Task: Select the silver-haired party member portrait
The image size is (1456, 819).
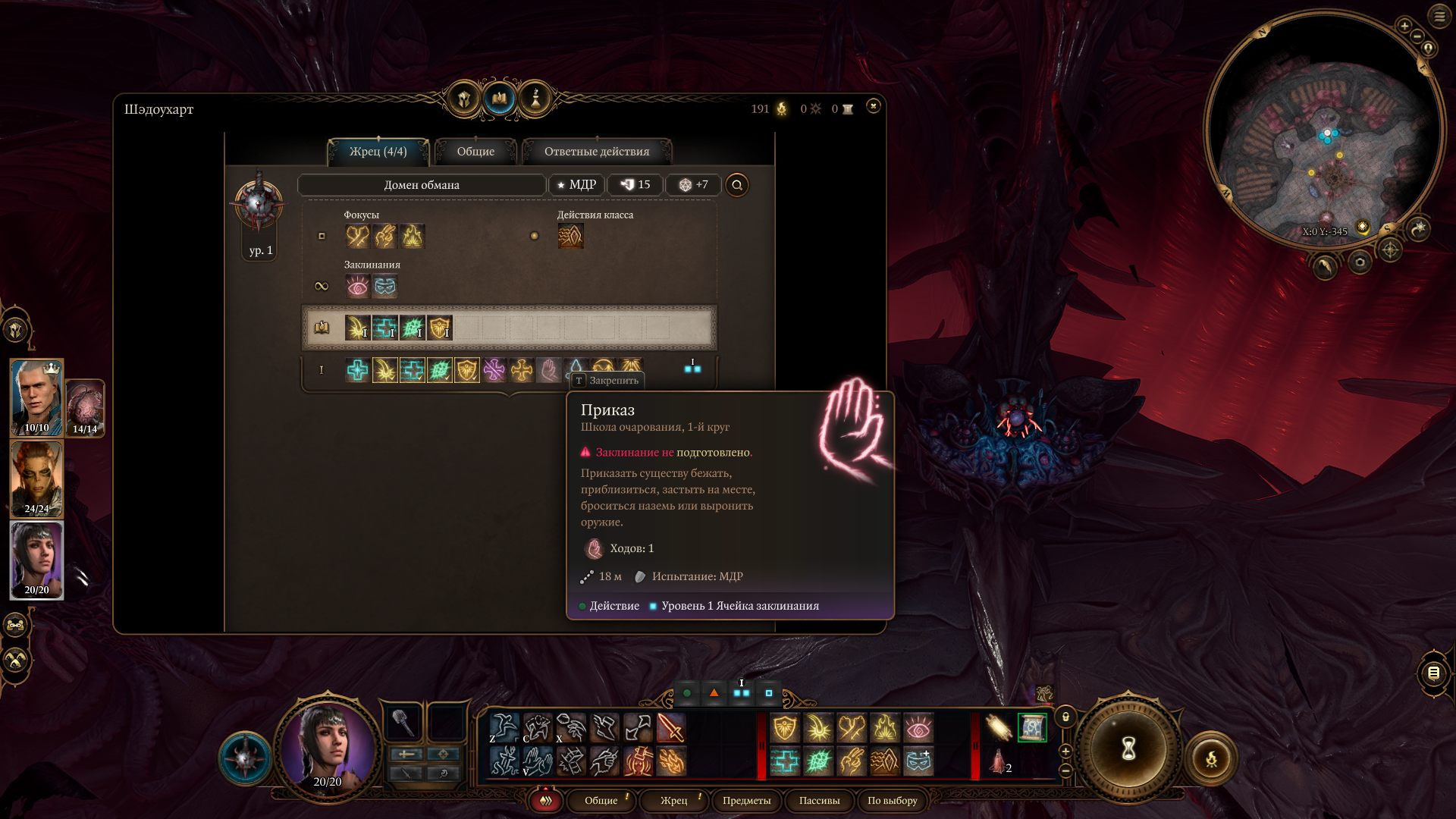Action: tap(36, 397)
